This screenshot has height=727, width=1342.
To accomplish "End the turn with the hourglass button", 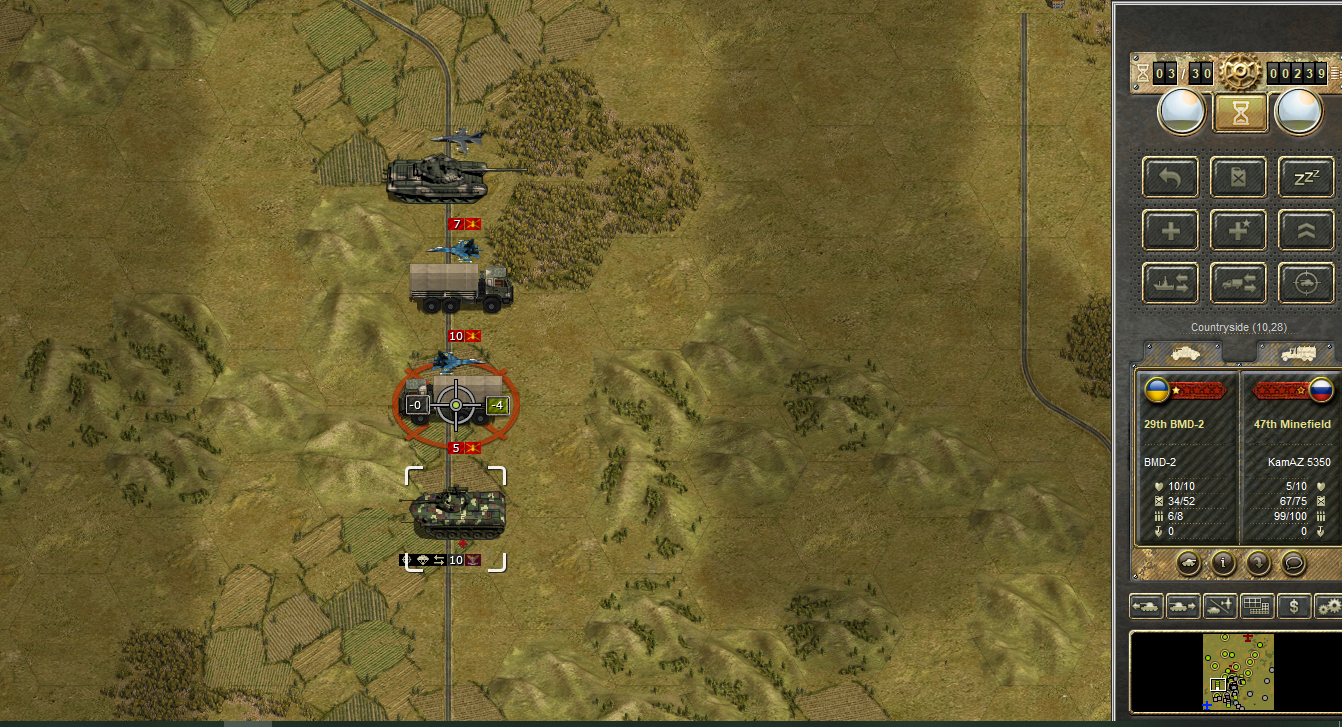I will tap(1240, 113).
